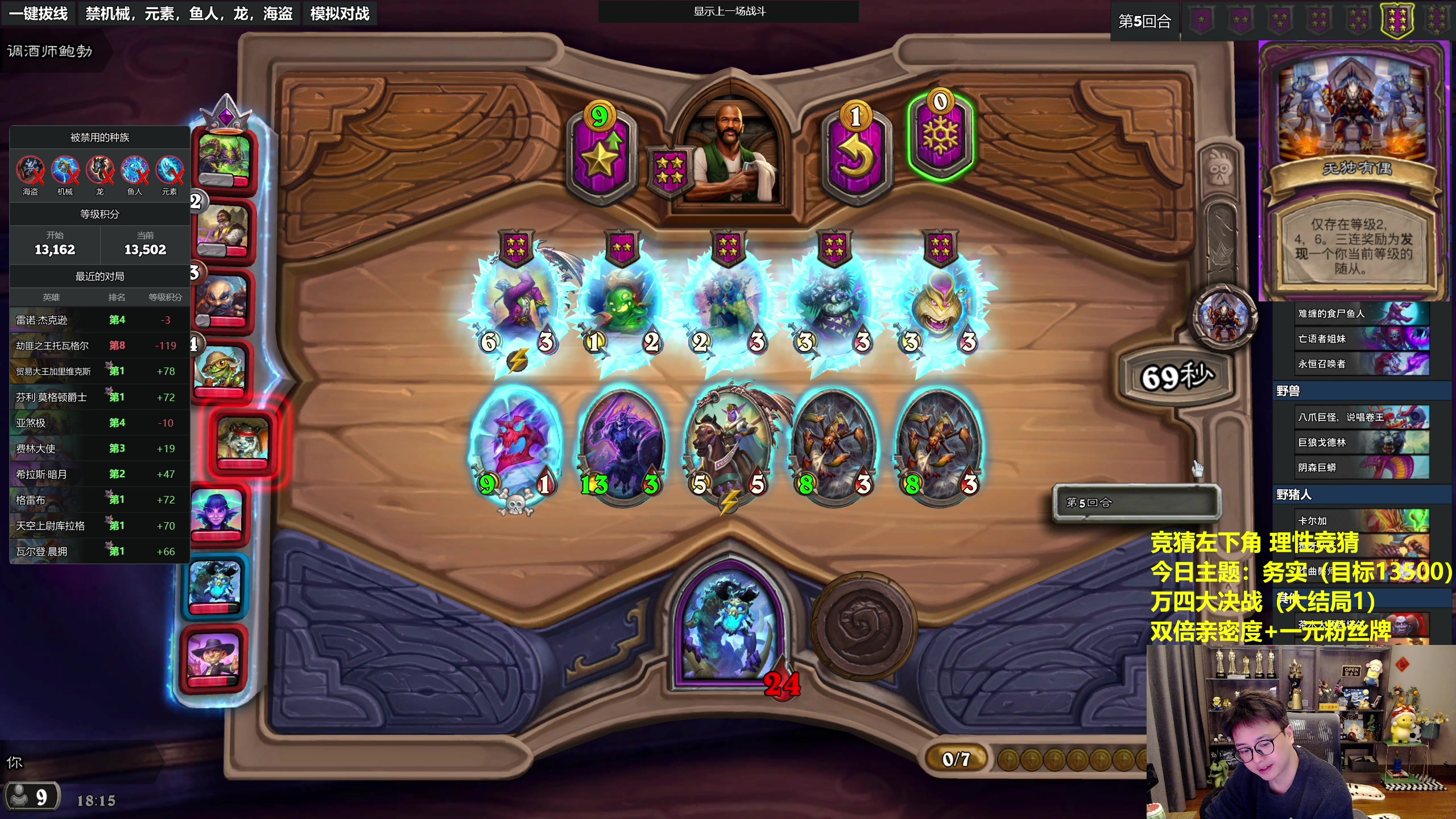The width and height of the screenshot is (1456, 819).
Task: Activate the round hero power button
Action: (x=863, y=626)
